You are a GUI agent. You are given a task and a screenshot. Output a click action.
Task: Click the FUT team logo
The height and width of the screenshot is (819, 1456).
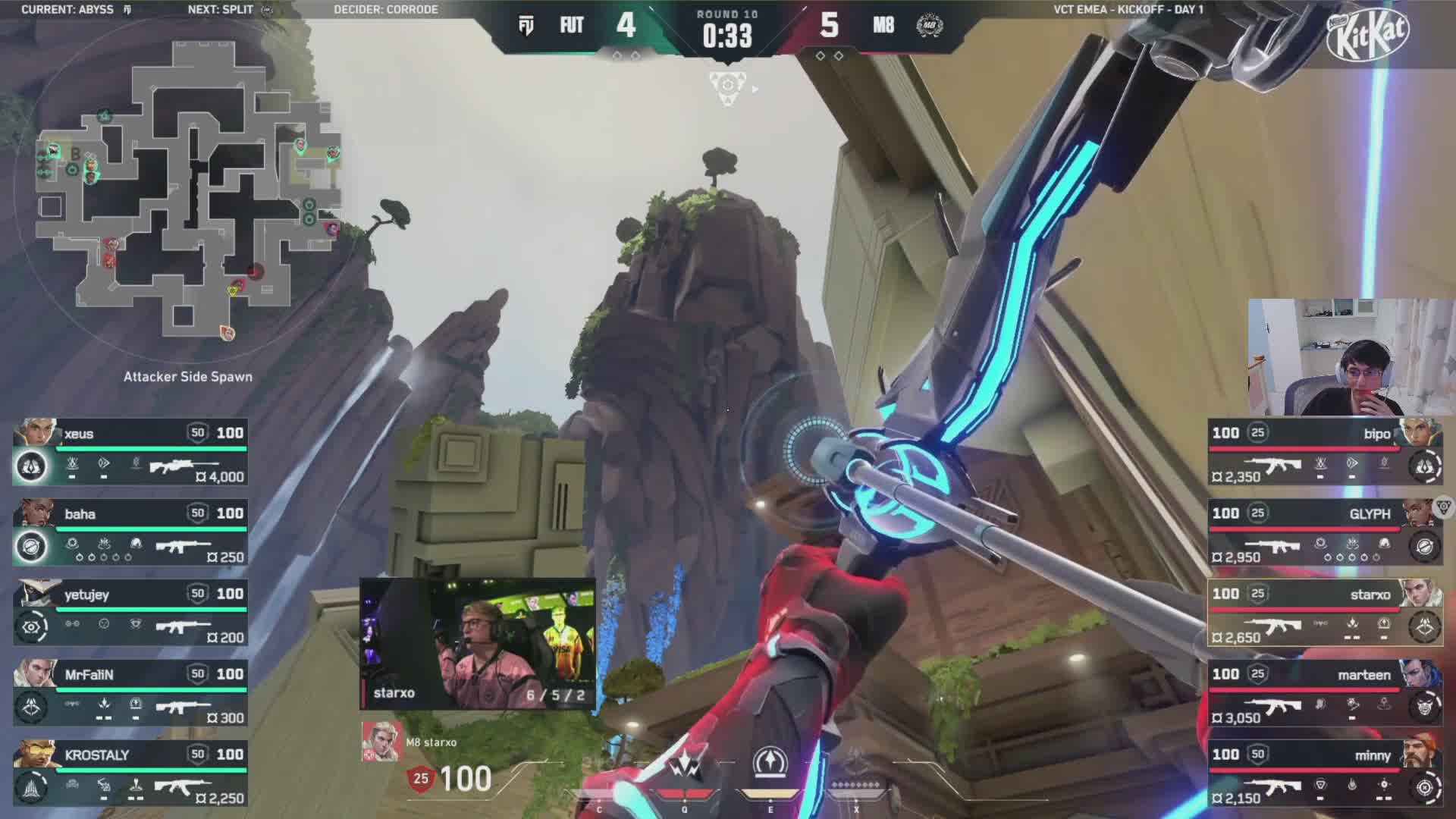(x=526, y=26)
